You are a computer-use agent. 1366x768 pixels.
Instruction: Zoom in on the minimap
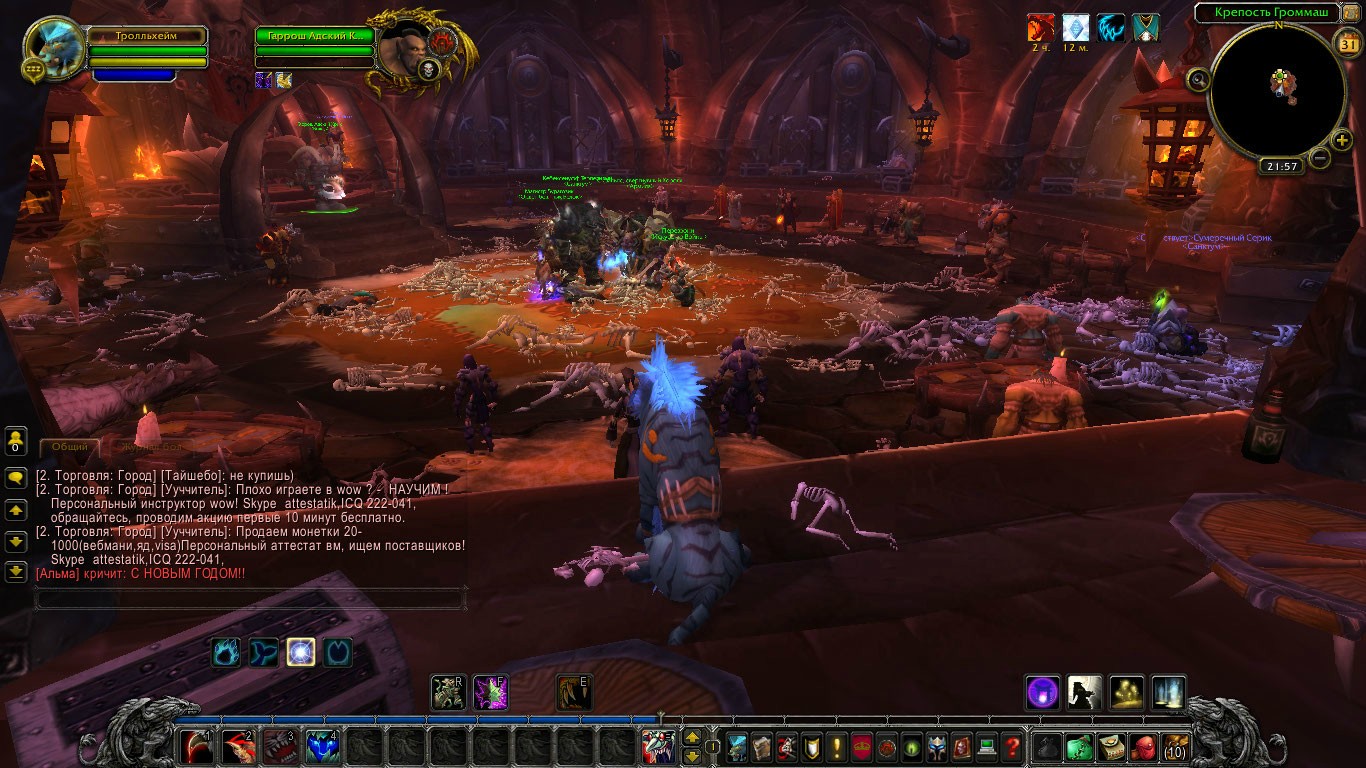1342,140
